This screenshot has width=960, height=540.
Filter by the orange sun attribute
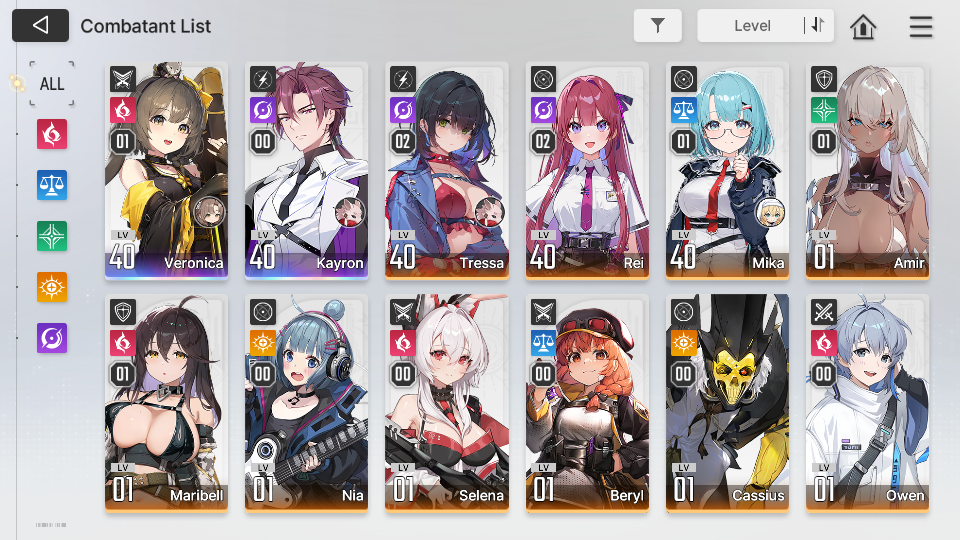(x=52, y=287)
